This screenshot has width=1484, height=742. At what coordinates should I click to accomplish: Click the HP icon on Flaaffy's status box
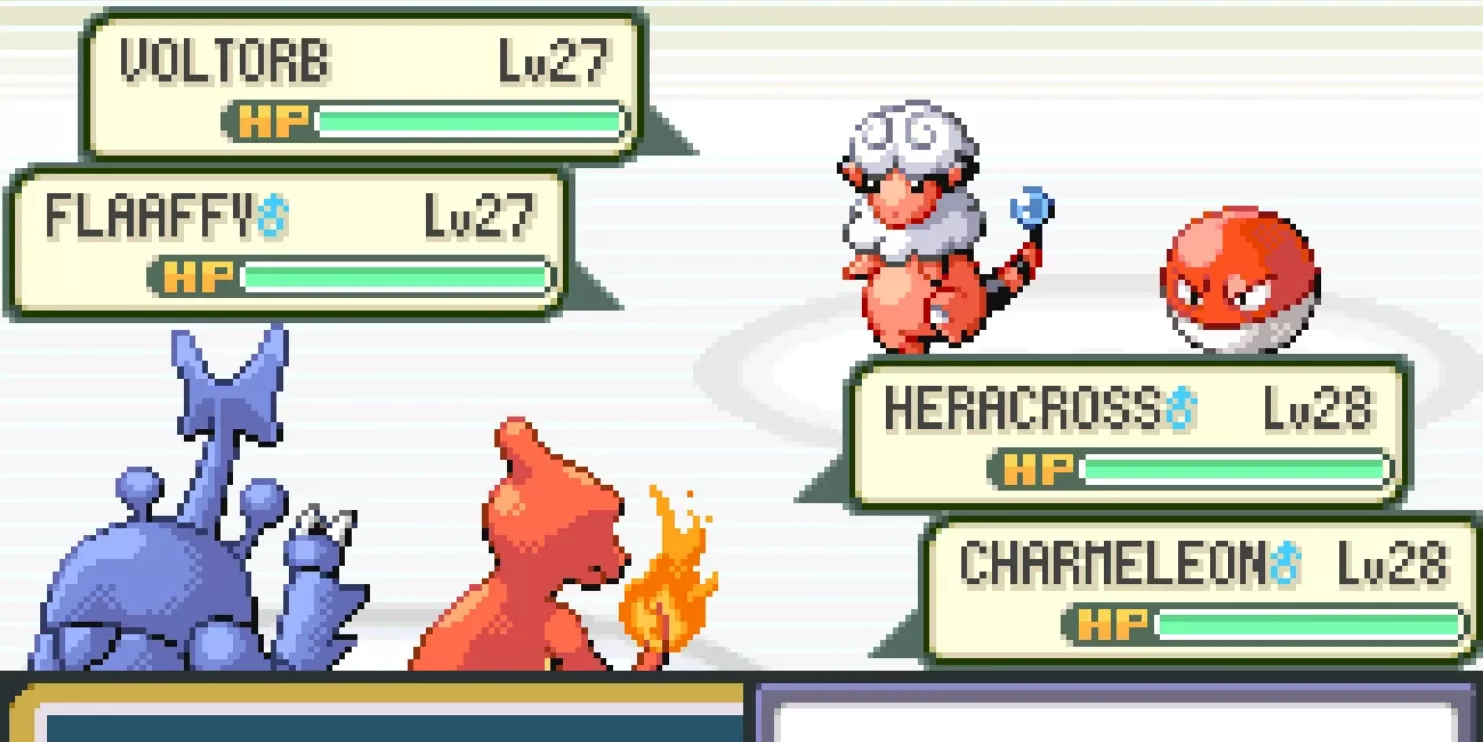click(x=199, y=274)
